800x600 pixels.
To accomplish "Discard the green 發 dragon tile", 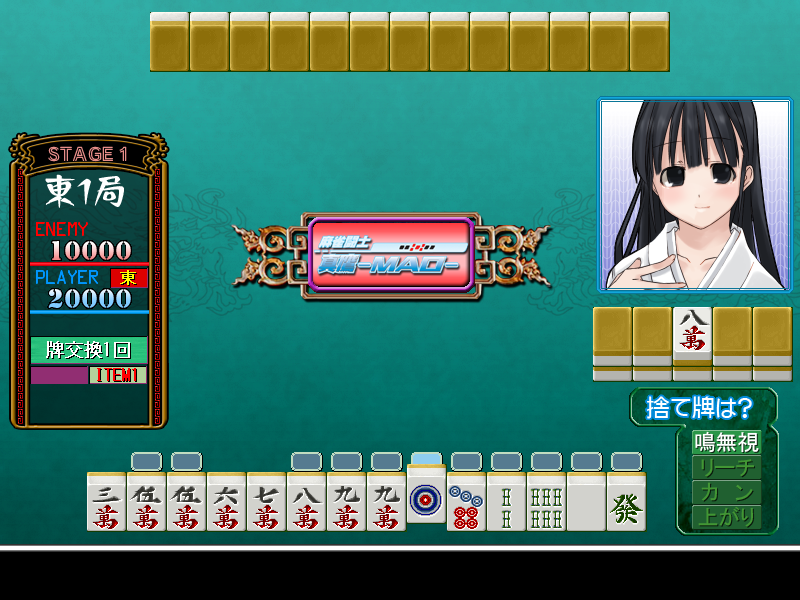I will click(626, 502).
